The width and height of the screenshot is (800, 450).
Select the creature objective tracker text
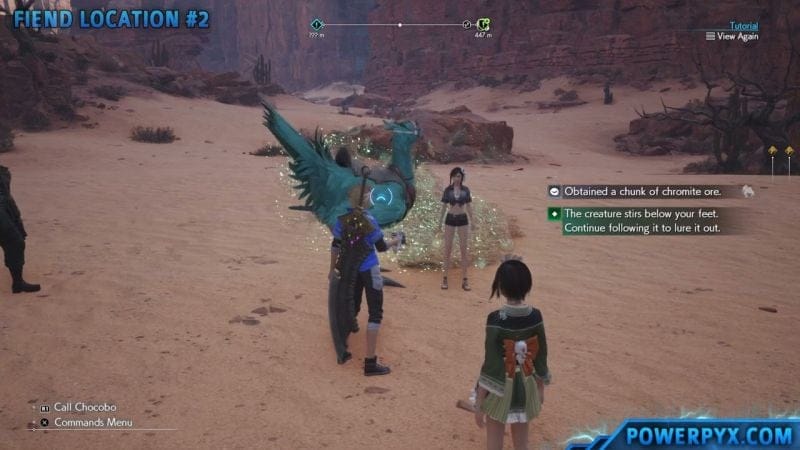point(640,221)
